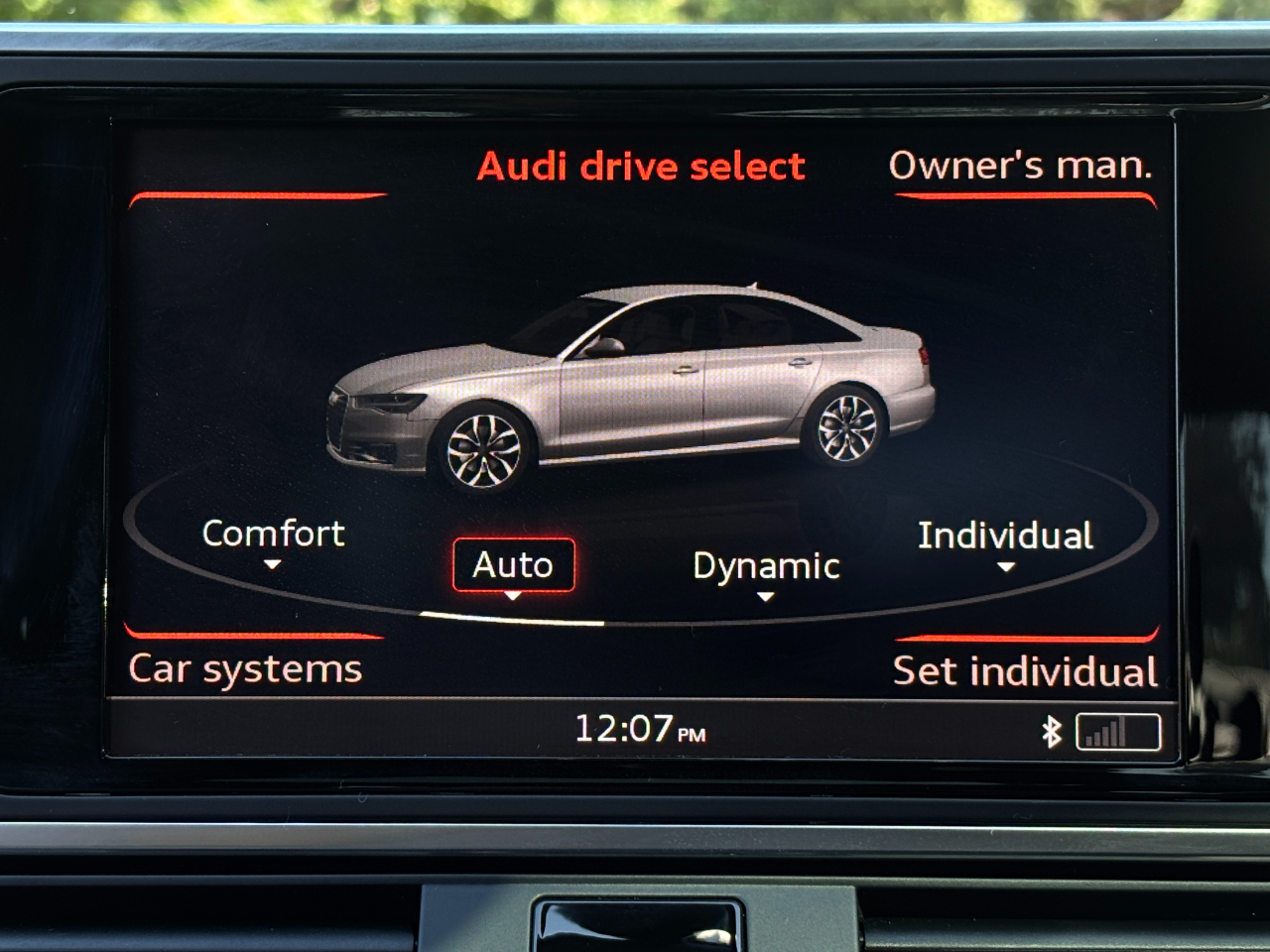This screenshot has height=952, width=1270.
Task: Open Set individual settings
Action: tap(1025, 671)
